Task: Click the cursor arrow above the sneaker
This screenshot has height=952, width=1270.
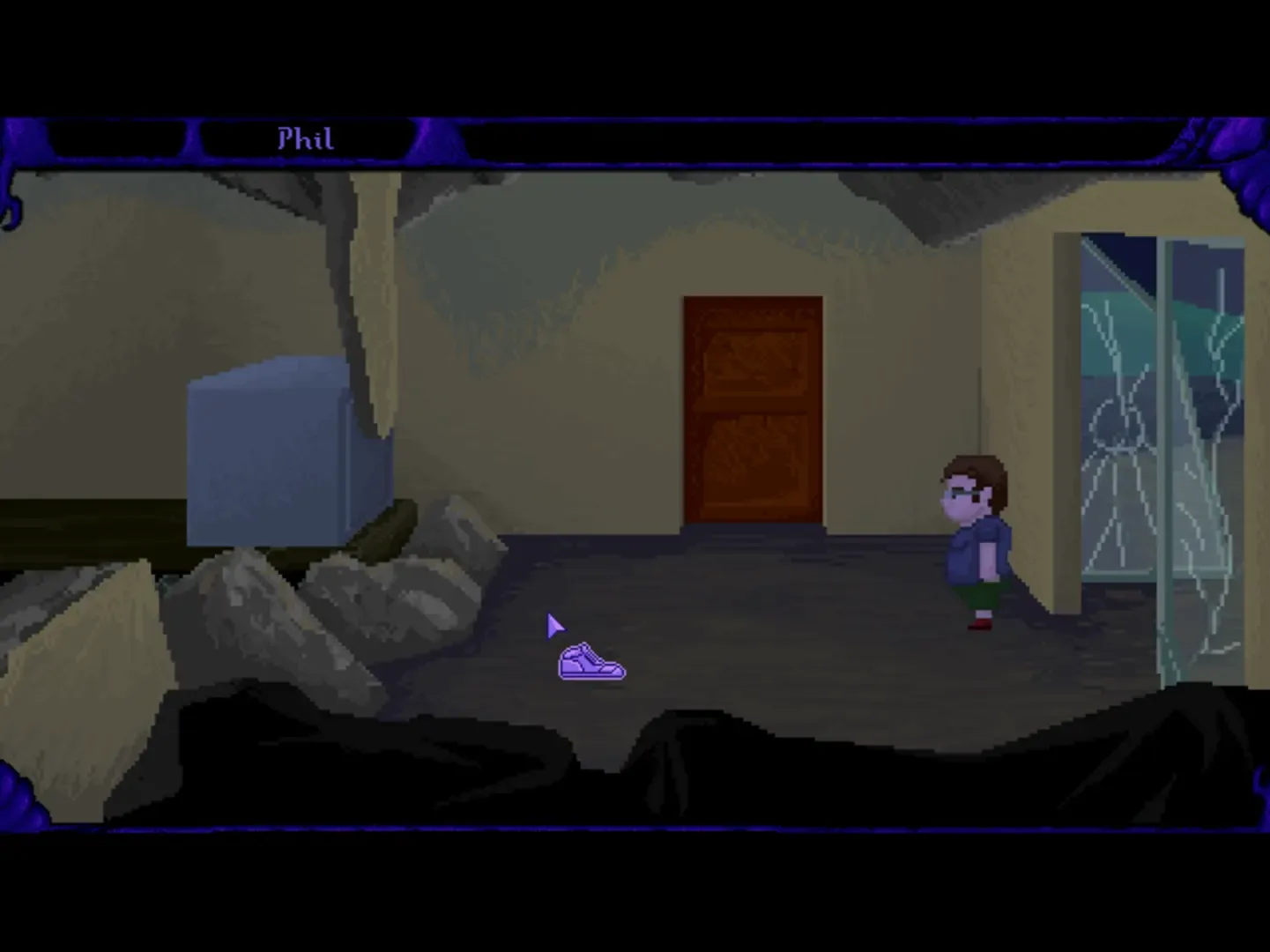Action: [x=553, y=626]
